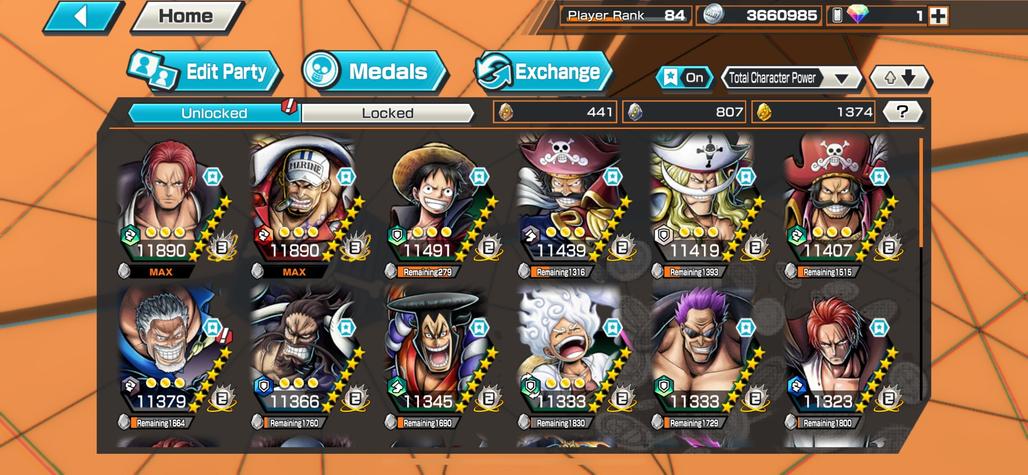Add rainbow diamonds with the plus button

(x=937, y=15)
